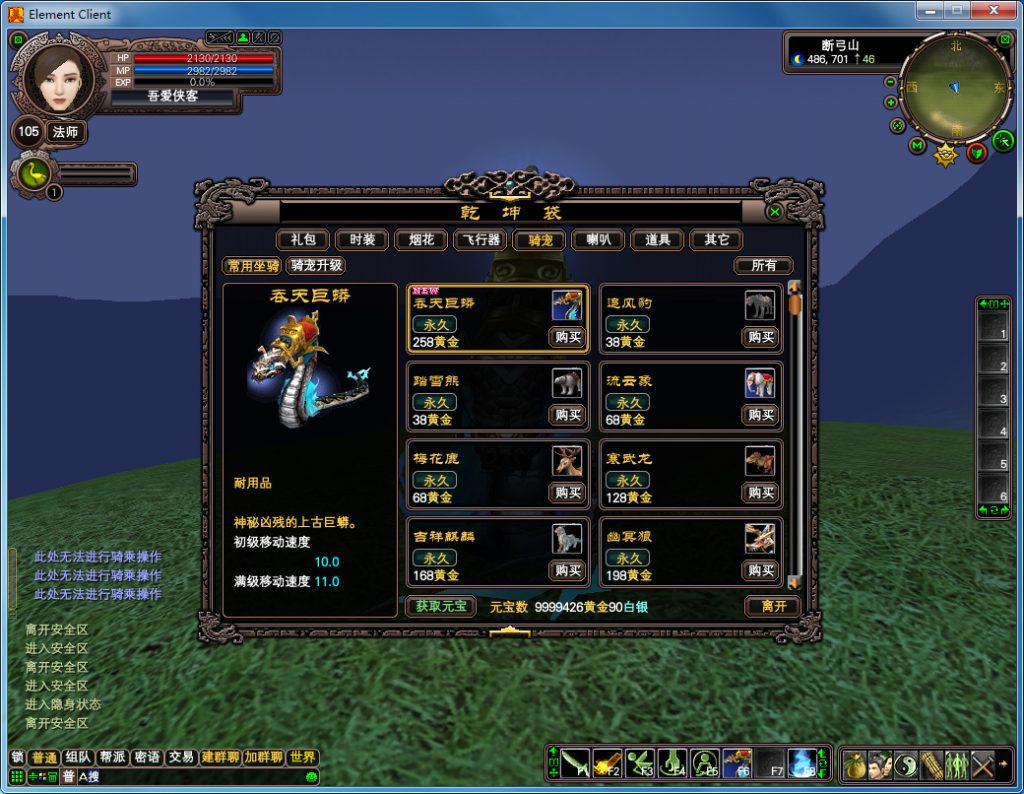Screen dimensions: 1024x794
Task: Open the 交易 chat channel
Action: (x=180, y=758)
